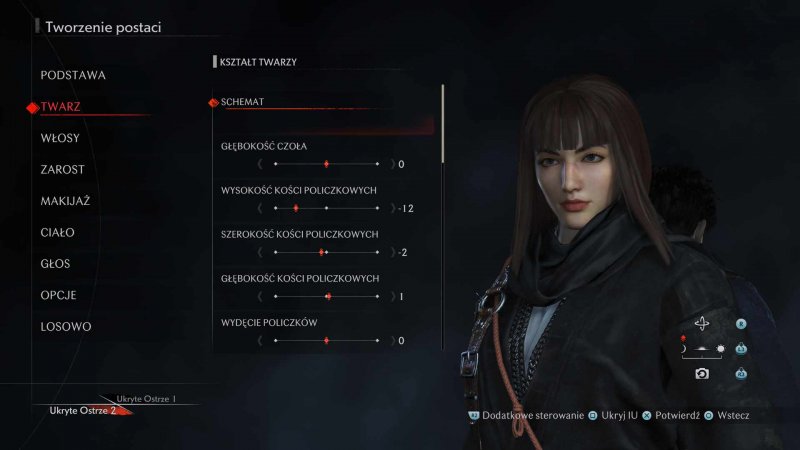Go to the Ciało section

[58, 232]
